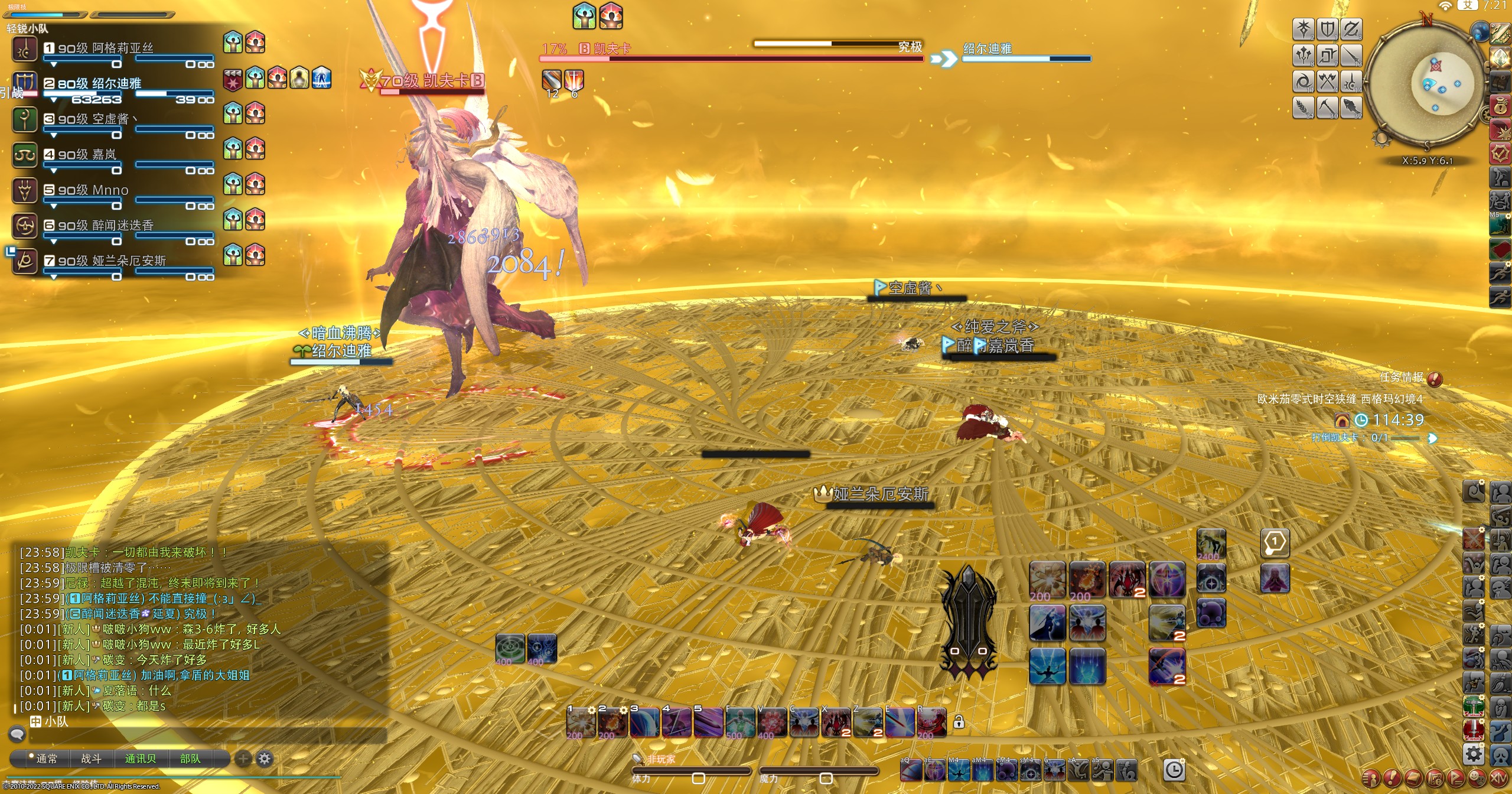This screenshot has height=794, width=1512.
Task: Use the hotbar skill in slot 1
Action: (581, 723)
